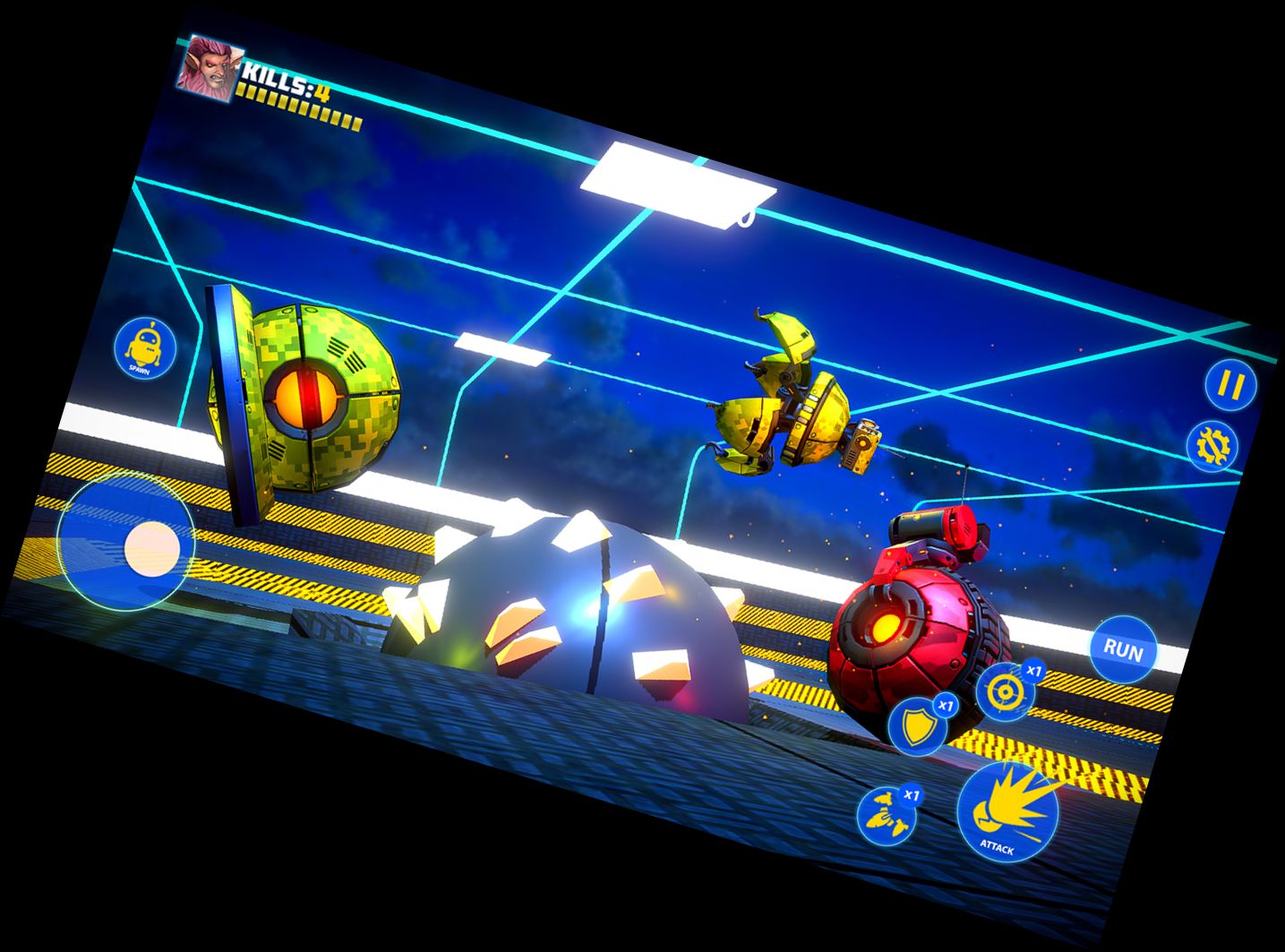Screen dimensions: 1285x952
Task: Use the target crosshair ability
Action: (1005, 690)
